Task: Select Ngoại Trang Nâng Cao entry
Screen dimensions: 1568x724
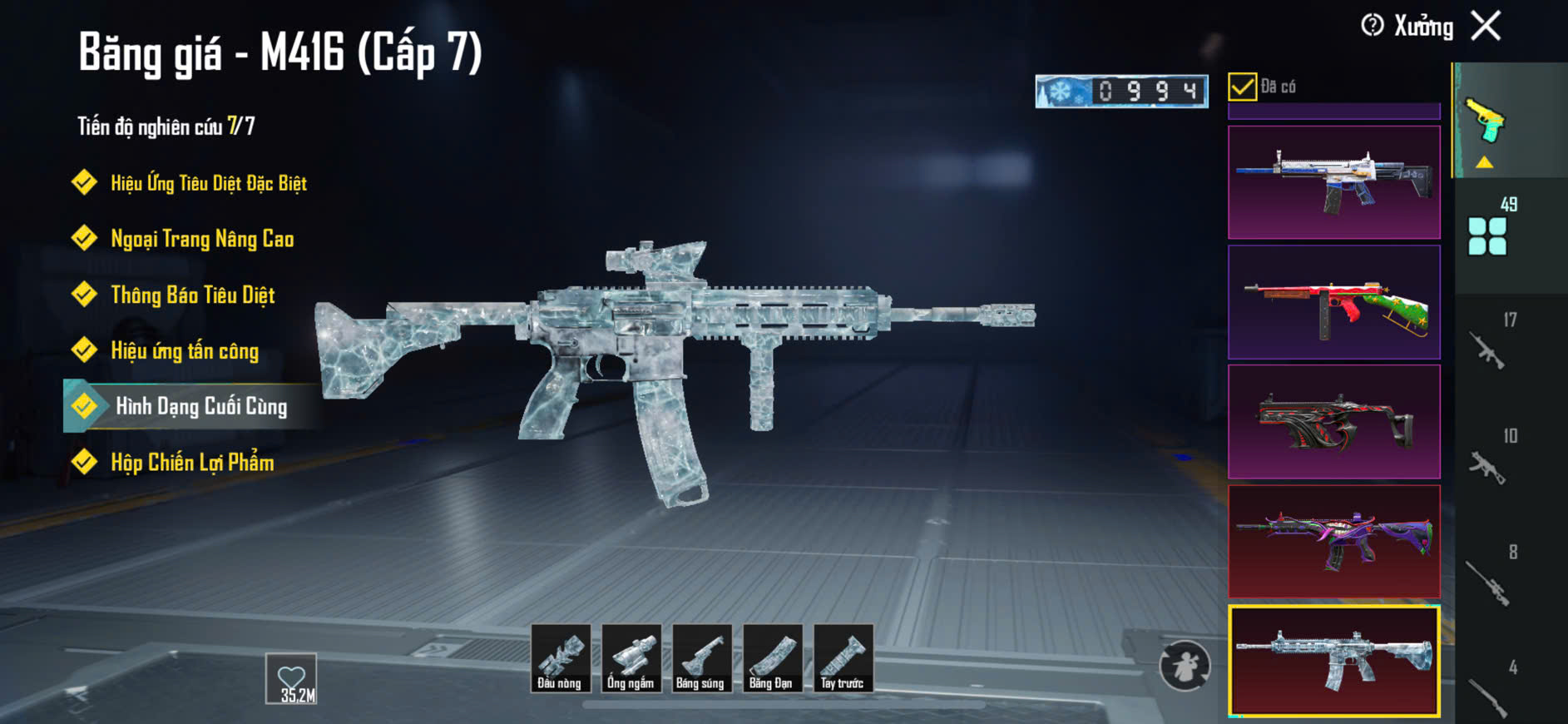Action: (x=202, y=240)
